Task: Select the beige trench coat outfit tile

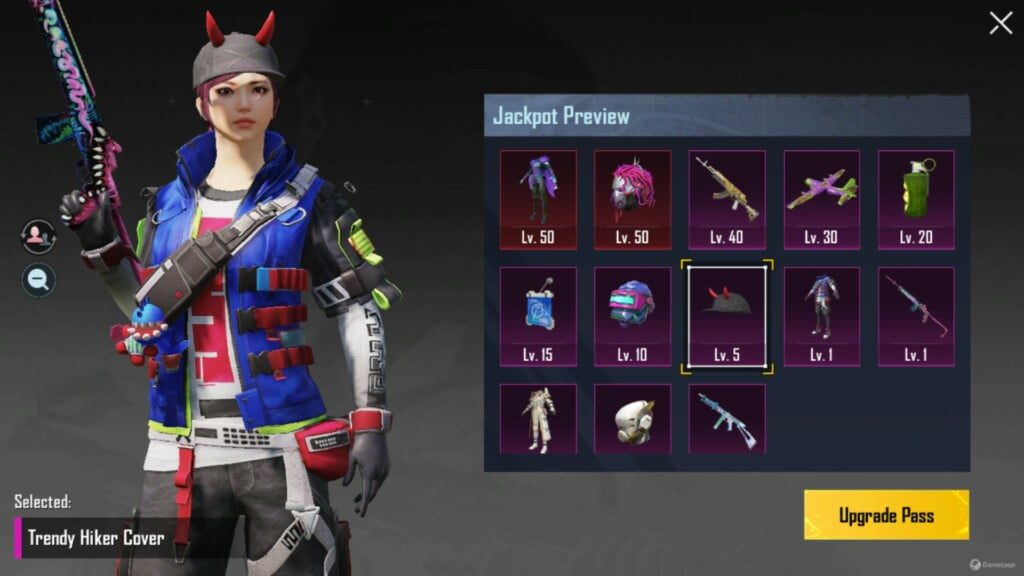Action: 538,419
